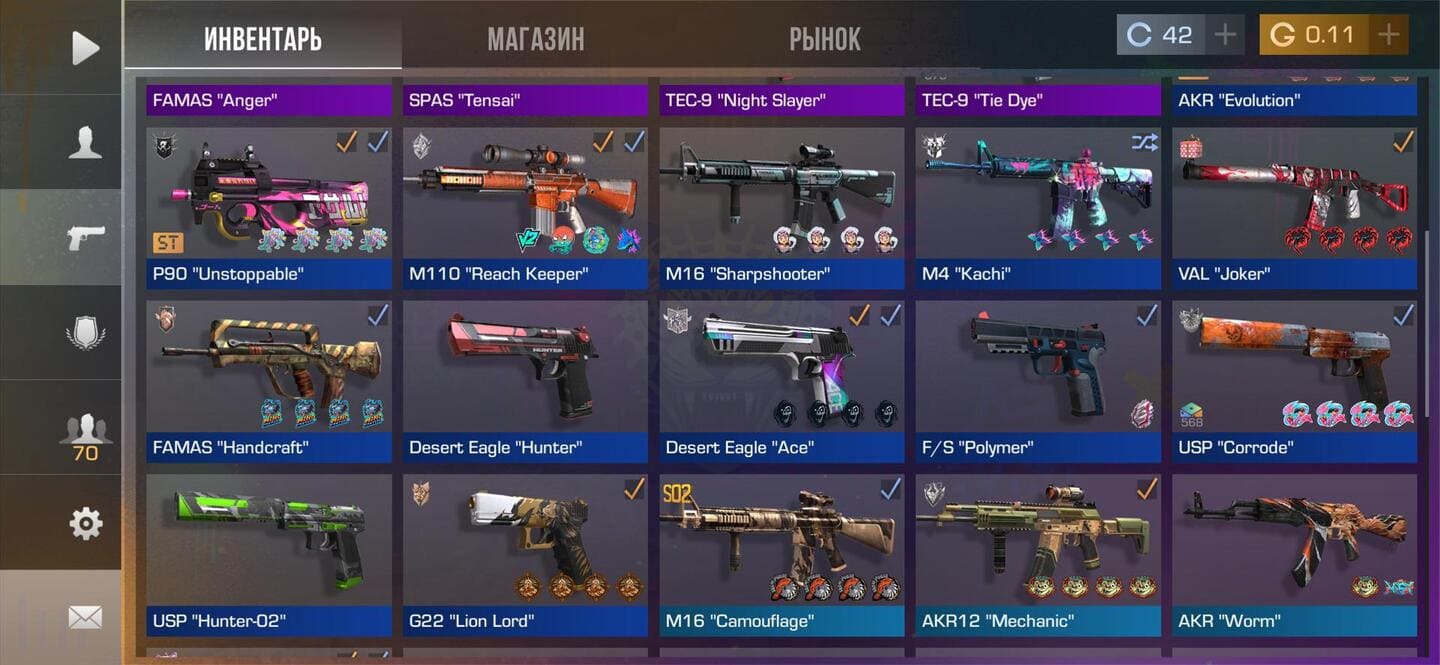
Task: Select the Инвентарь tab
Action: pos(263,39)
